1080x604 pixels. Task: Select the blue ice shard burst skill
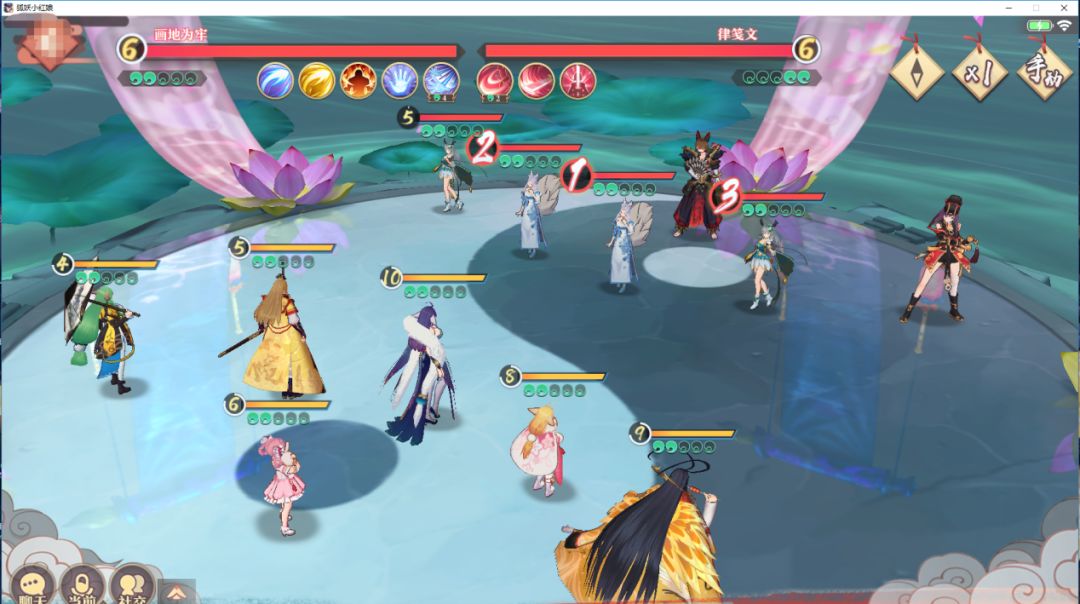coord(441,80)
